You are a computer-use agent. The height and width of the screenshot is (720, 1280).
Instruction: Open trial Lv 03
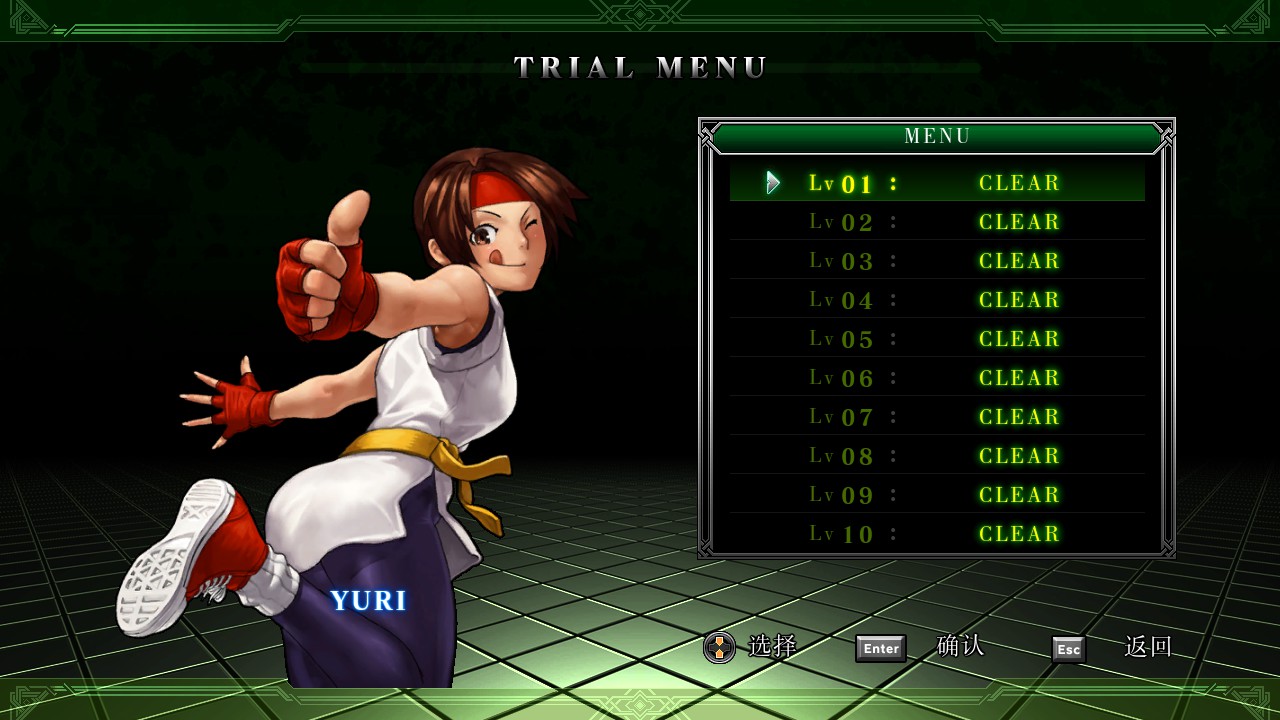click(936, 261)
